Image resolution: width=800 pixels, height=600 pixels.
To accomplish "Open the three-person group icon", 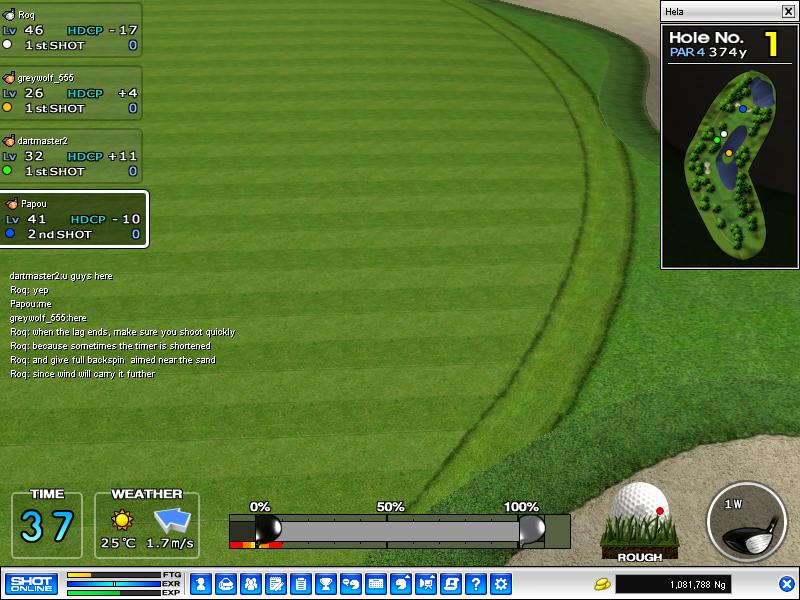I will click(x=250, y=584).
